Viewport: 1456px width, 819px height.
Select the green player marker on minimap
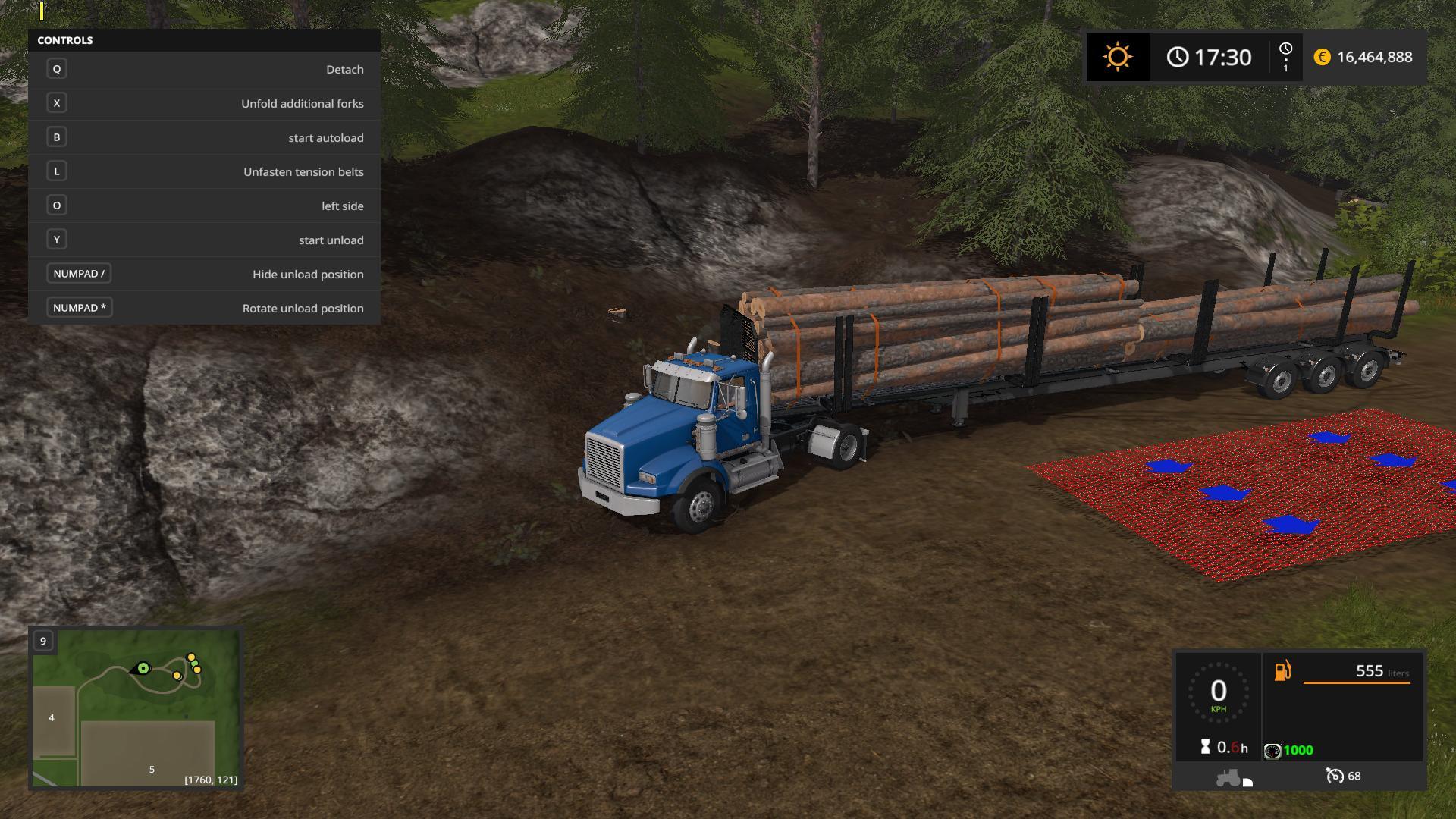coord(143,668)
